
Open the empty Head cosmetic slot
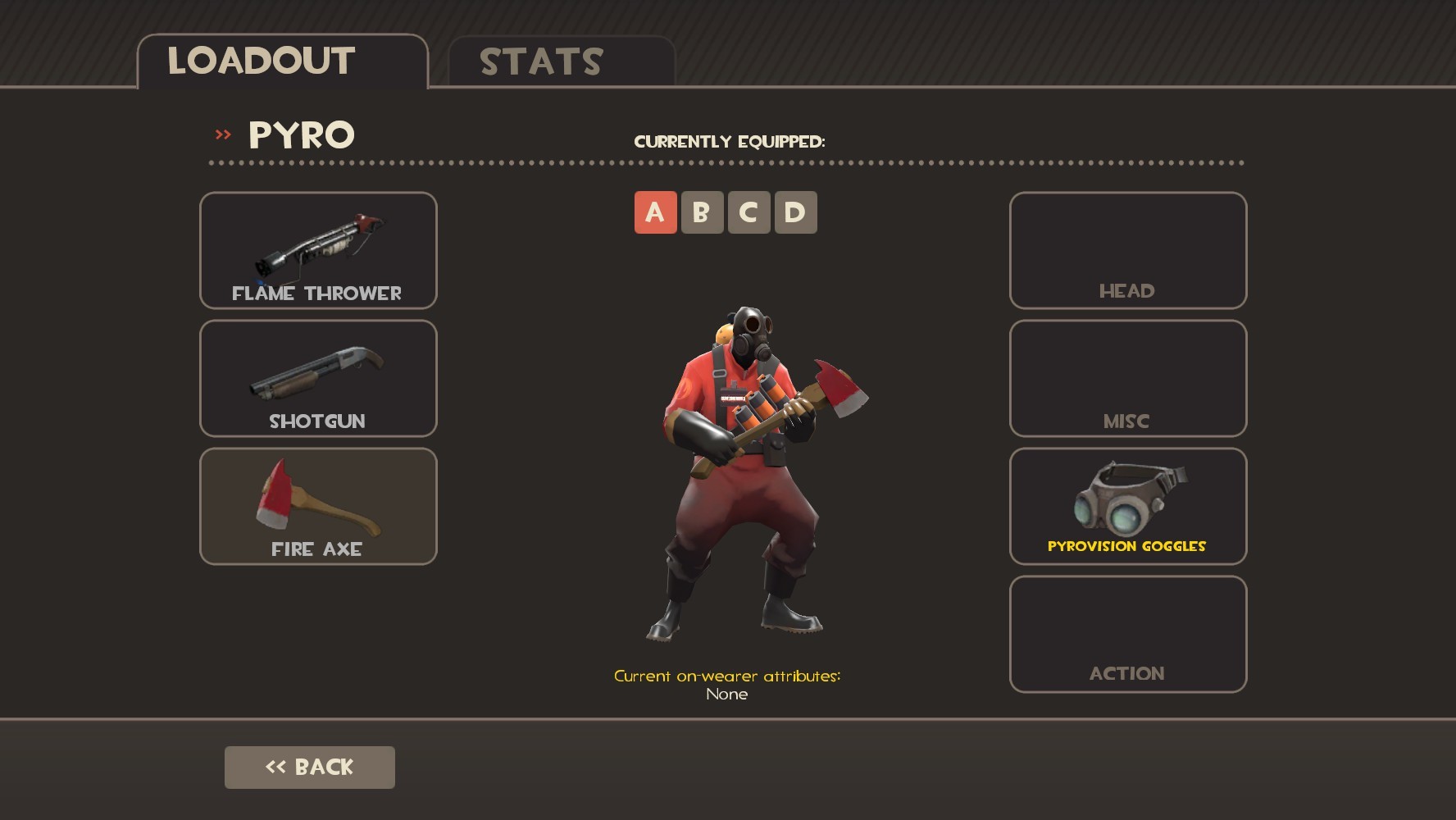point(1127,250)
